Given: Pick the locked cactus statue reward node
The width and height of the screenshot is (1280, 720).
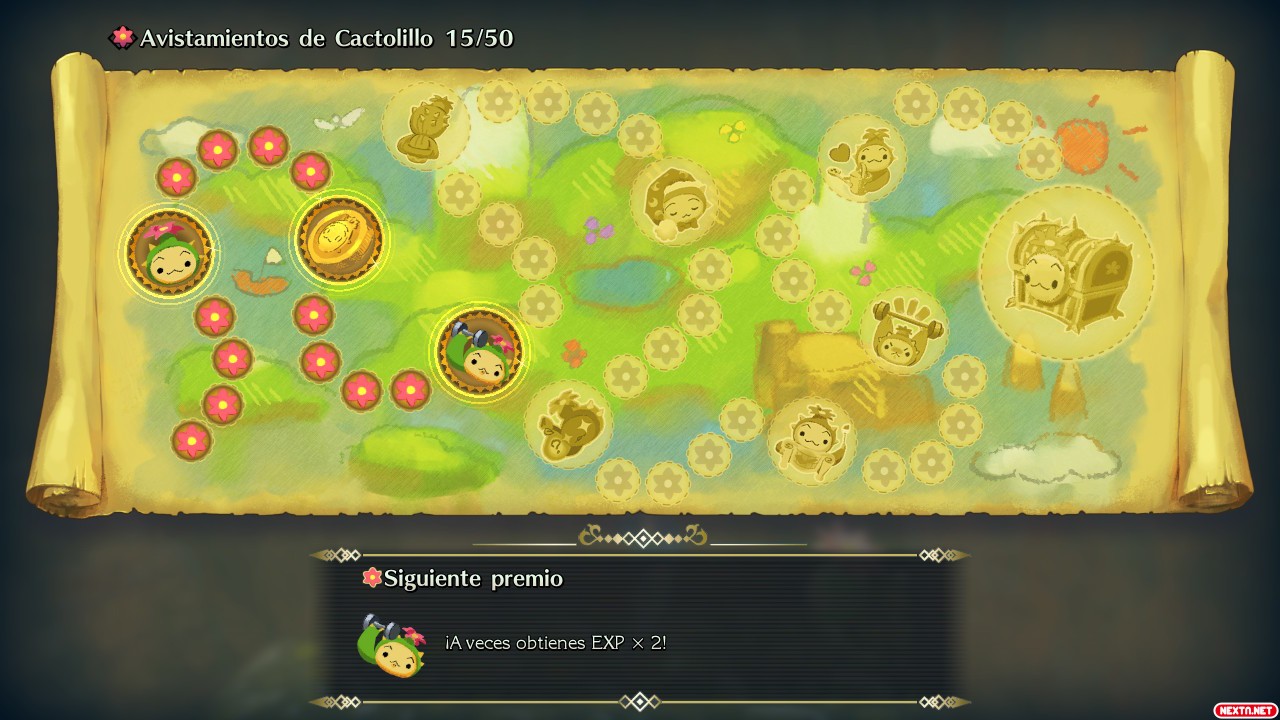Looking at the screenshot, I should coord(426,127).
